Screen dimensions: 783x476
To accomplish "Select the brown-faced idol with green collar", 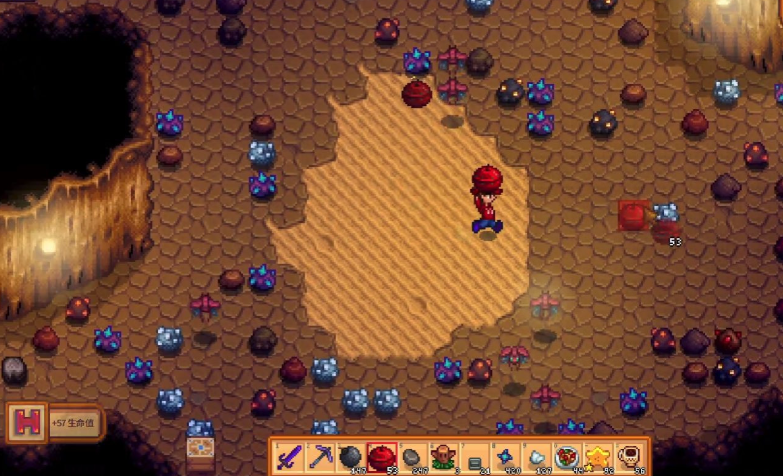I will (x=444, y=458).
